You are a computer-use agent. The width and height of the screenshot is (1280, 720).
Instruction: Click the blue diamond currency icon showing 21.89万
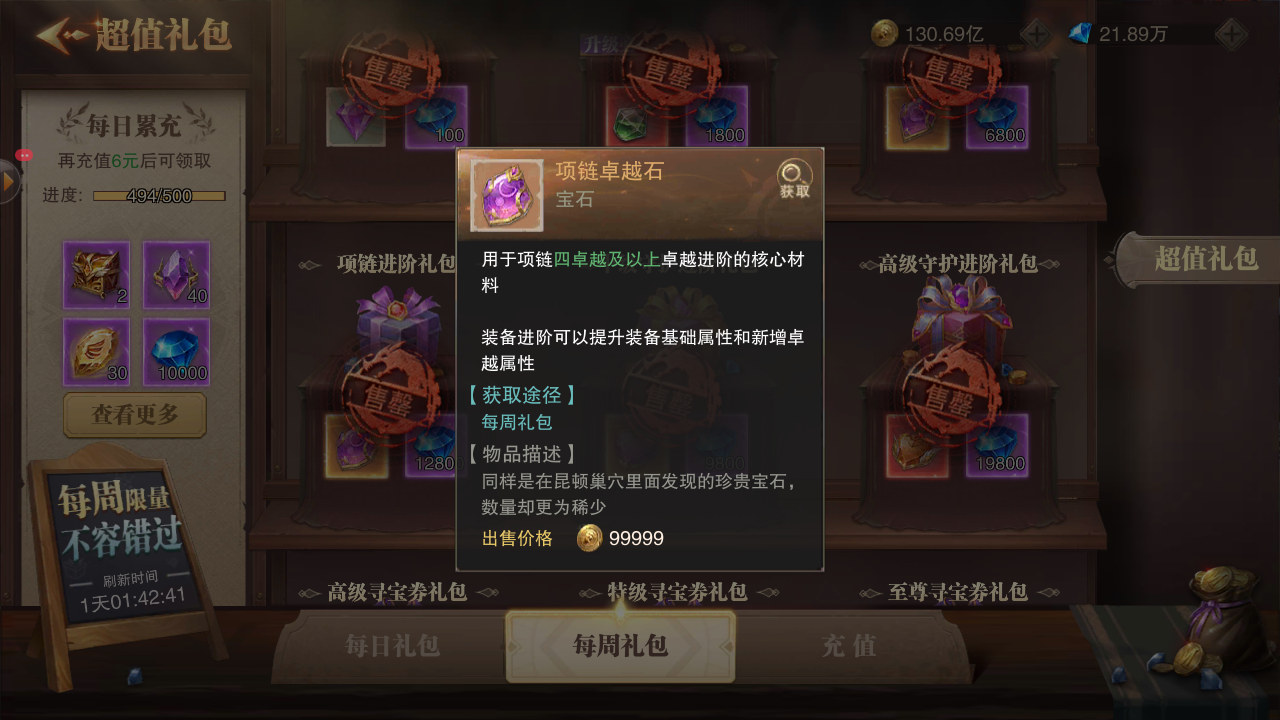click(x=1082, y=31)
